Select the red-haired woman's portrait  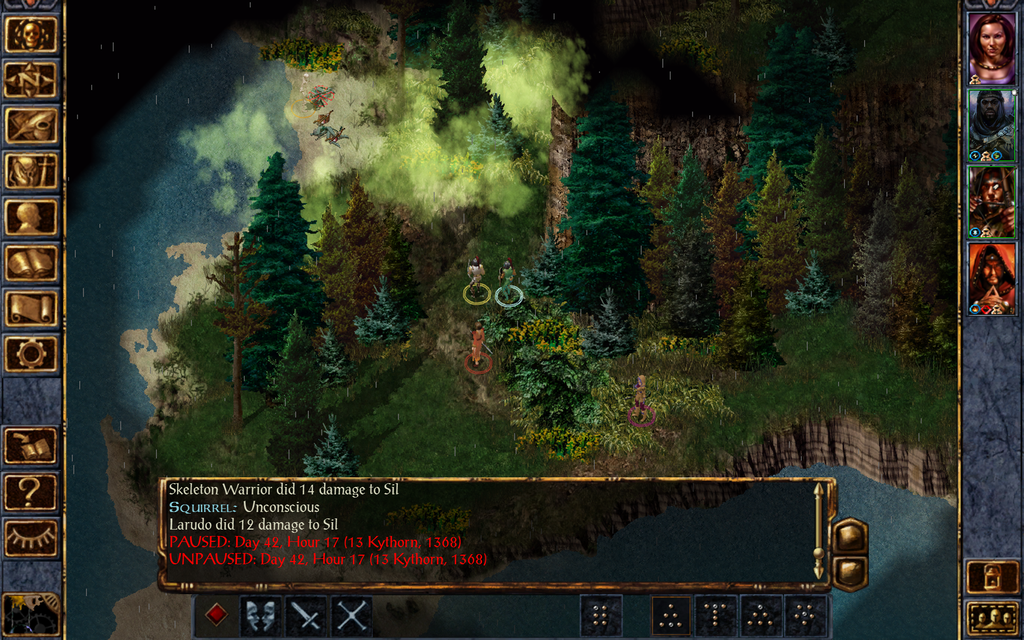pyautogui.click(x=991, y=48)
